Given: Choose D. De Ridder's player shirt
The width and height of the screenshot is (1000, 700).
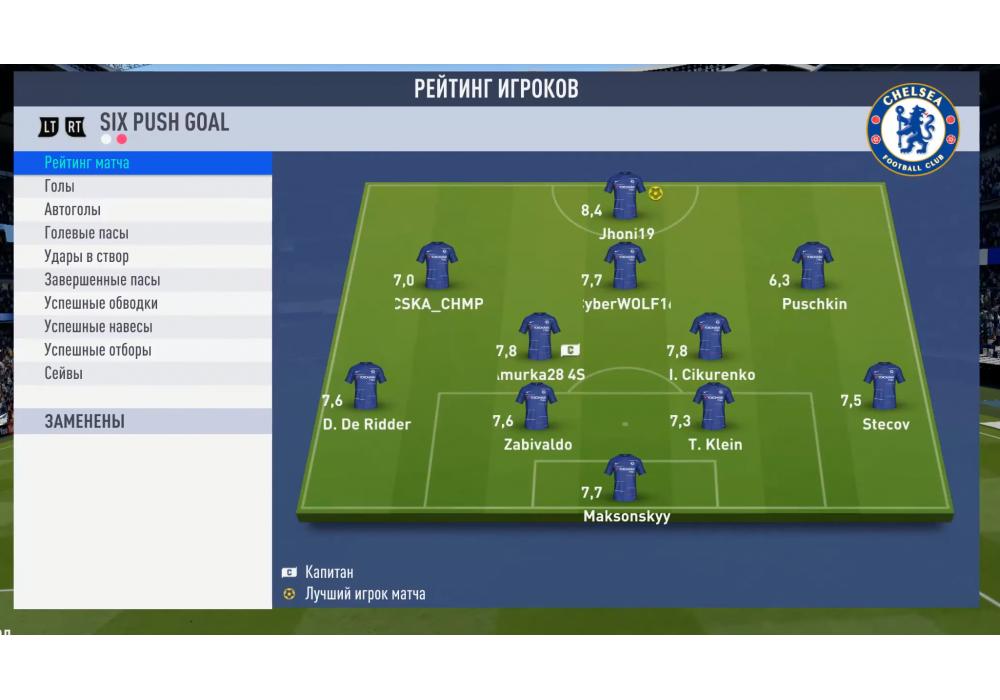Looking at the screenshot, I should (364, 387).
